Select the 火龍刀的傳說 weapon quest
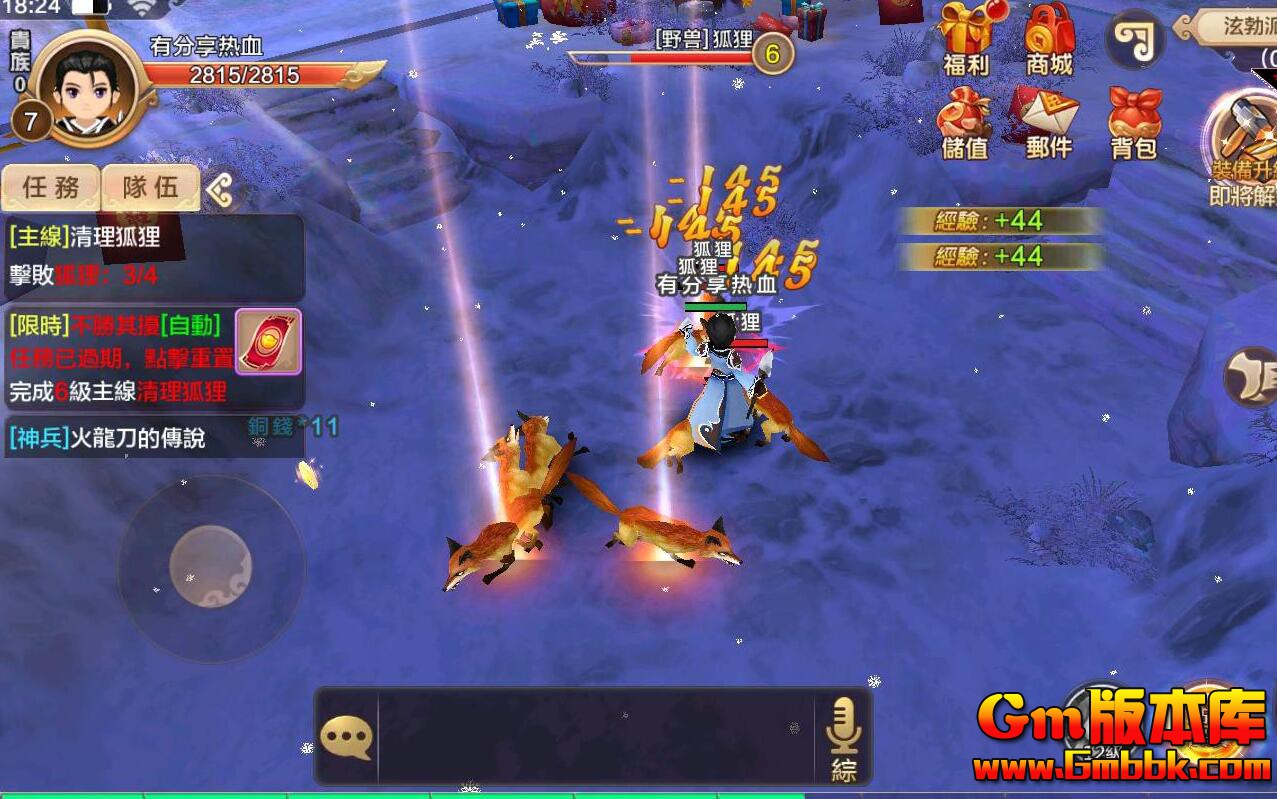 click(150, 438)
